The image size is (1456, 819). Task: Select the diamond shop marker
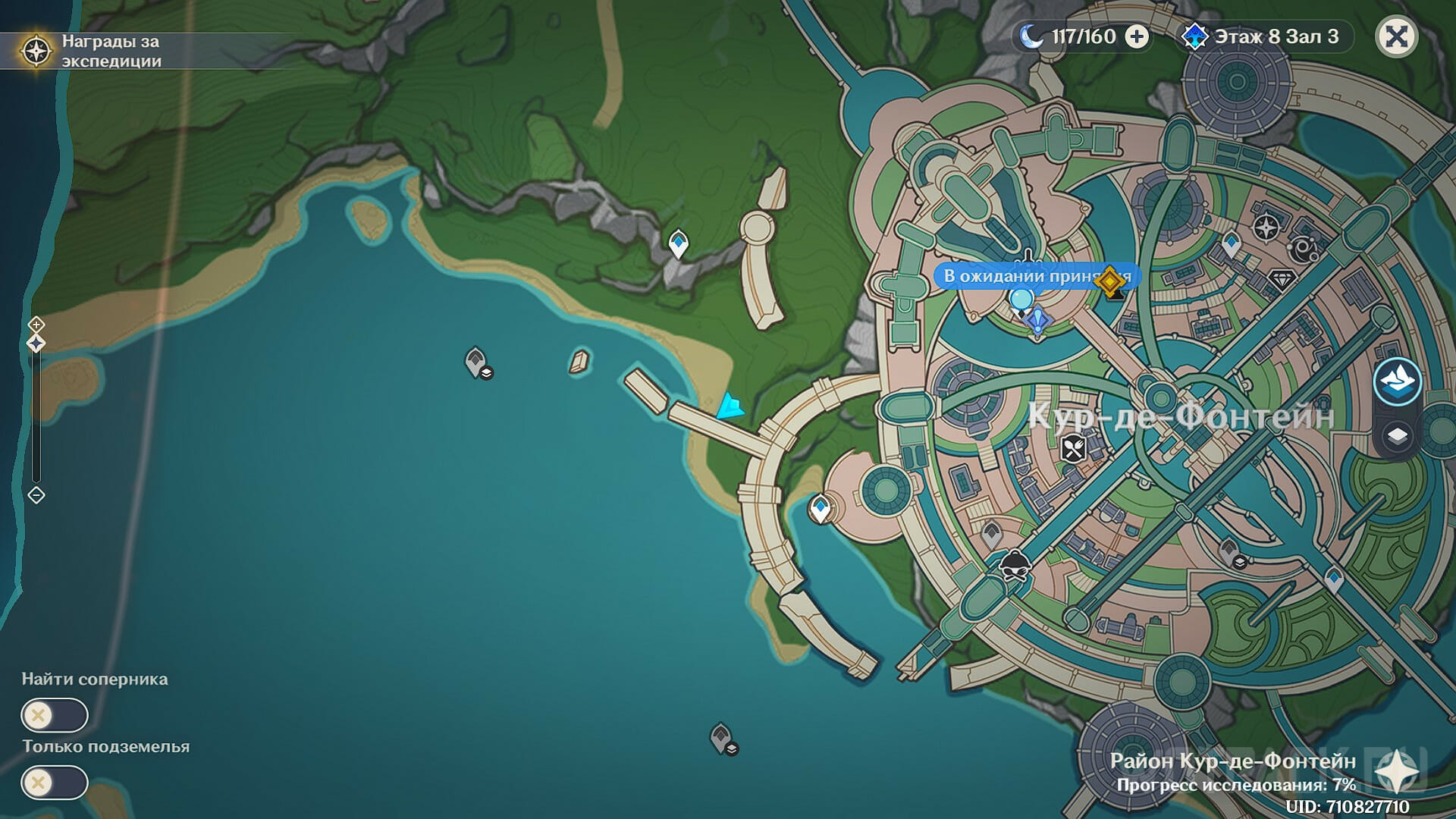(1282, 279)
